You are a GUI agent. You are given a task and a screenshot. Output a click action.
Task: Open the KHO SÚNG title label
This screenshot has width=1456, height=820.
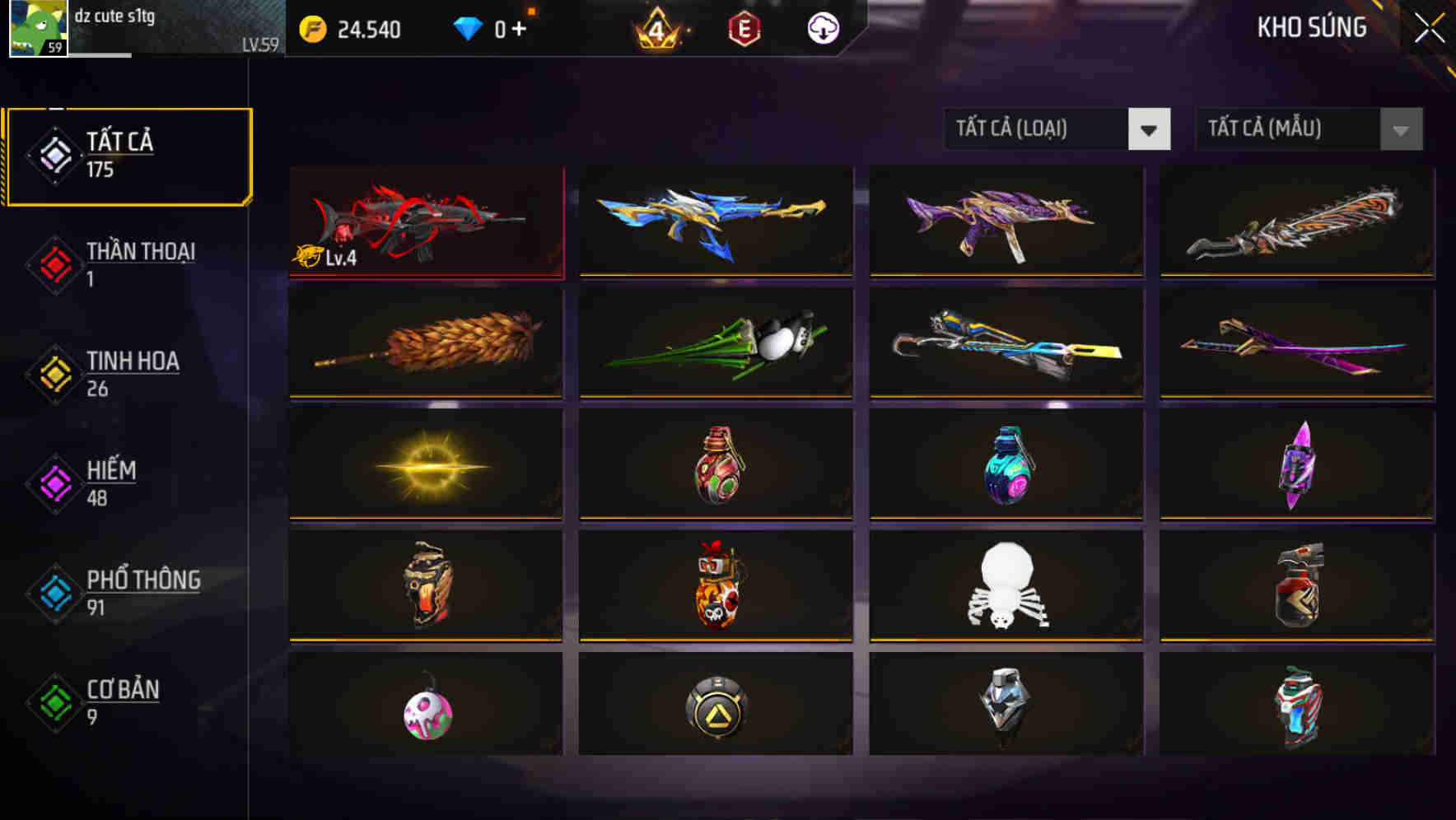pyautogui.click(x=1310, y=27)
